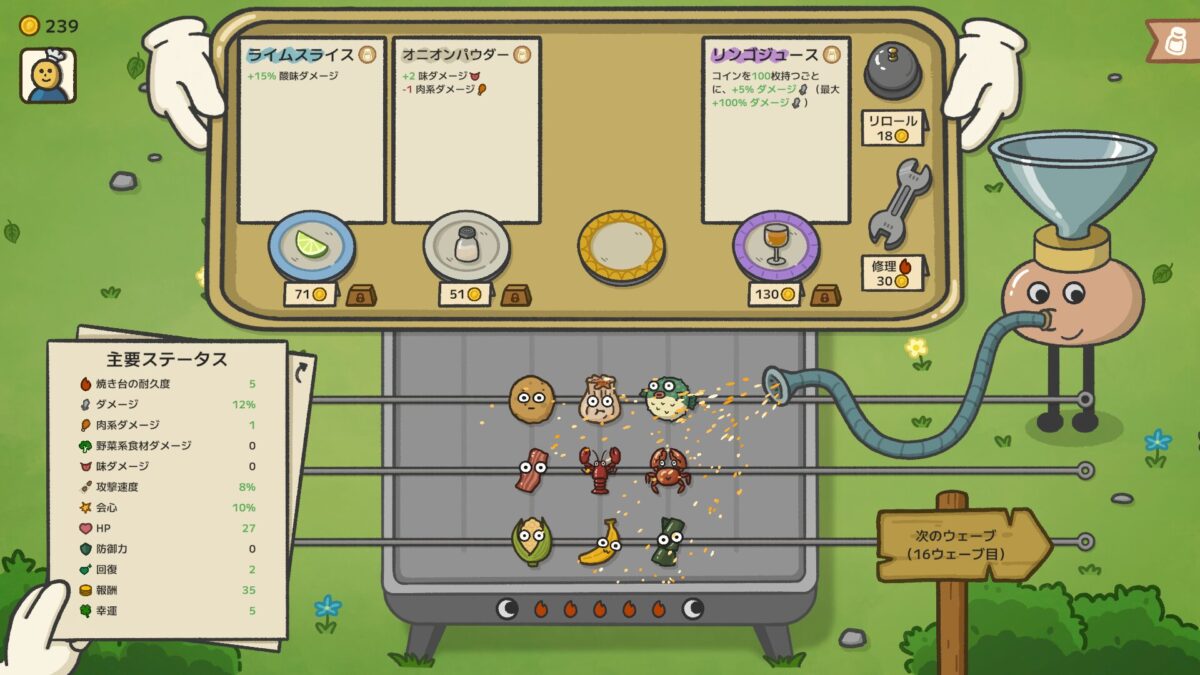Buy Apple Juice for 130 coins
Screen dimensions: 1200x675
774,294
